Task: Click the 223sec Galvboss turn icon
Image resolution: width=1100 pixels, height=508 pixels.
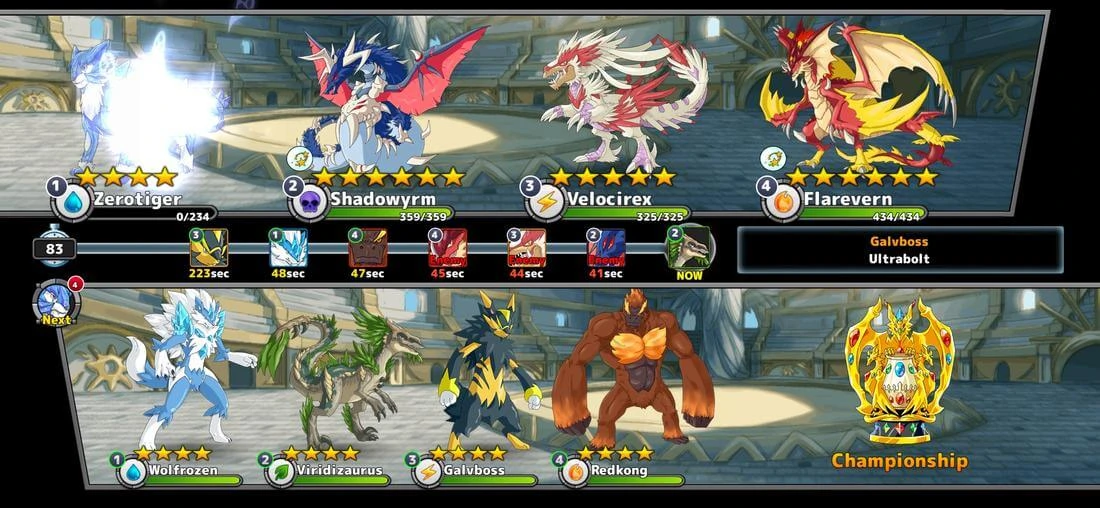Action: click(209, 248)
